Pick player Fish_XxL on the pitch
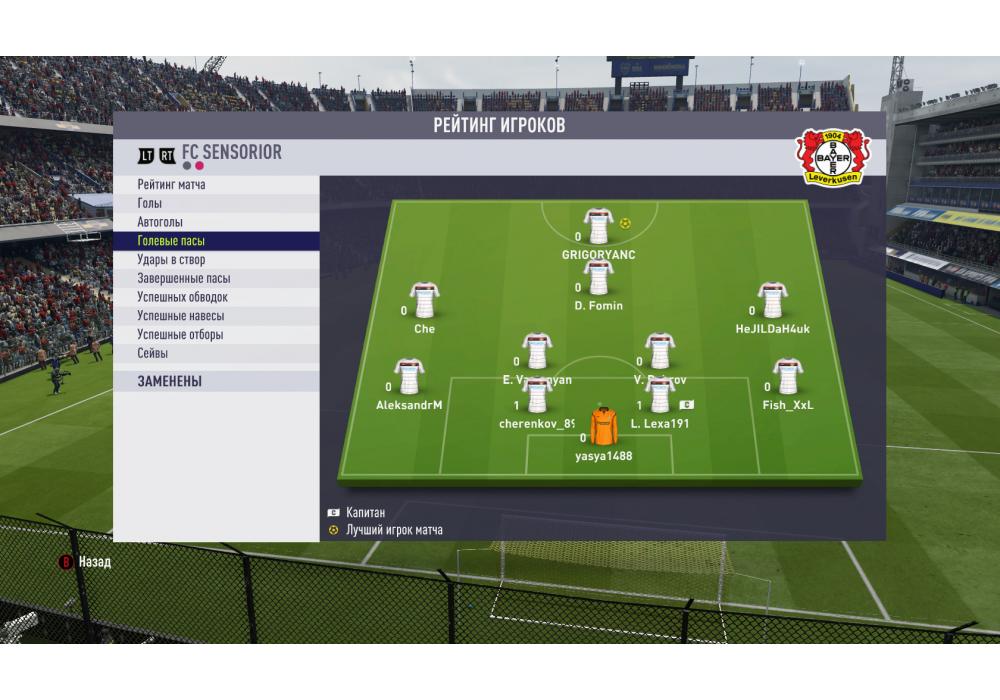The image size is (1000, 700). [x=788, y=377]
